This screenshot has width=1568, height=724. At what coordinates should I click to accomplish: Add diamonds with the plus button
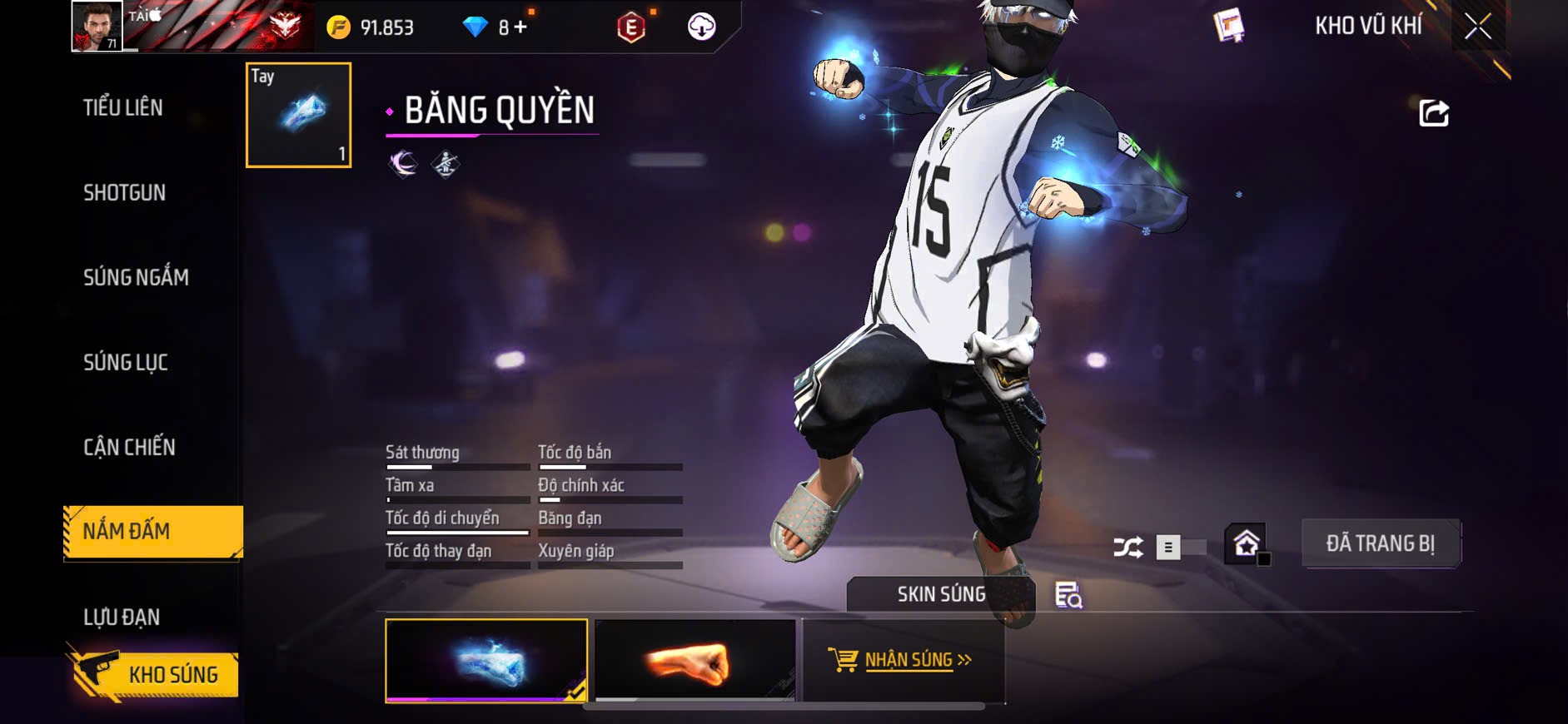520,27
